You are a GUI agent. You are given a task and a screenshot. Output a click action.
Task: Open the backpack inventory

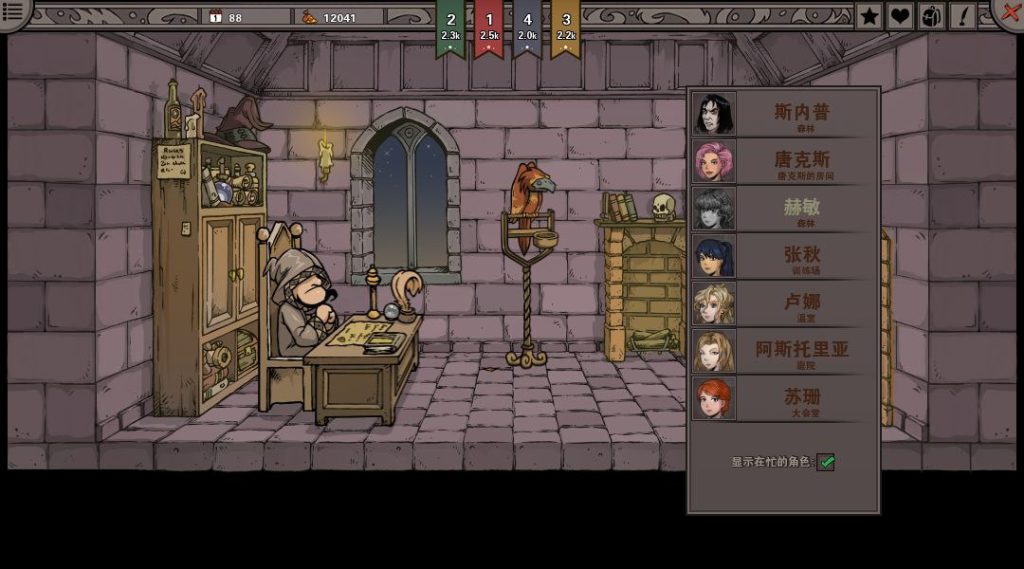931,16
